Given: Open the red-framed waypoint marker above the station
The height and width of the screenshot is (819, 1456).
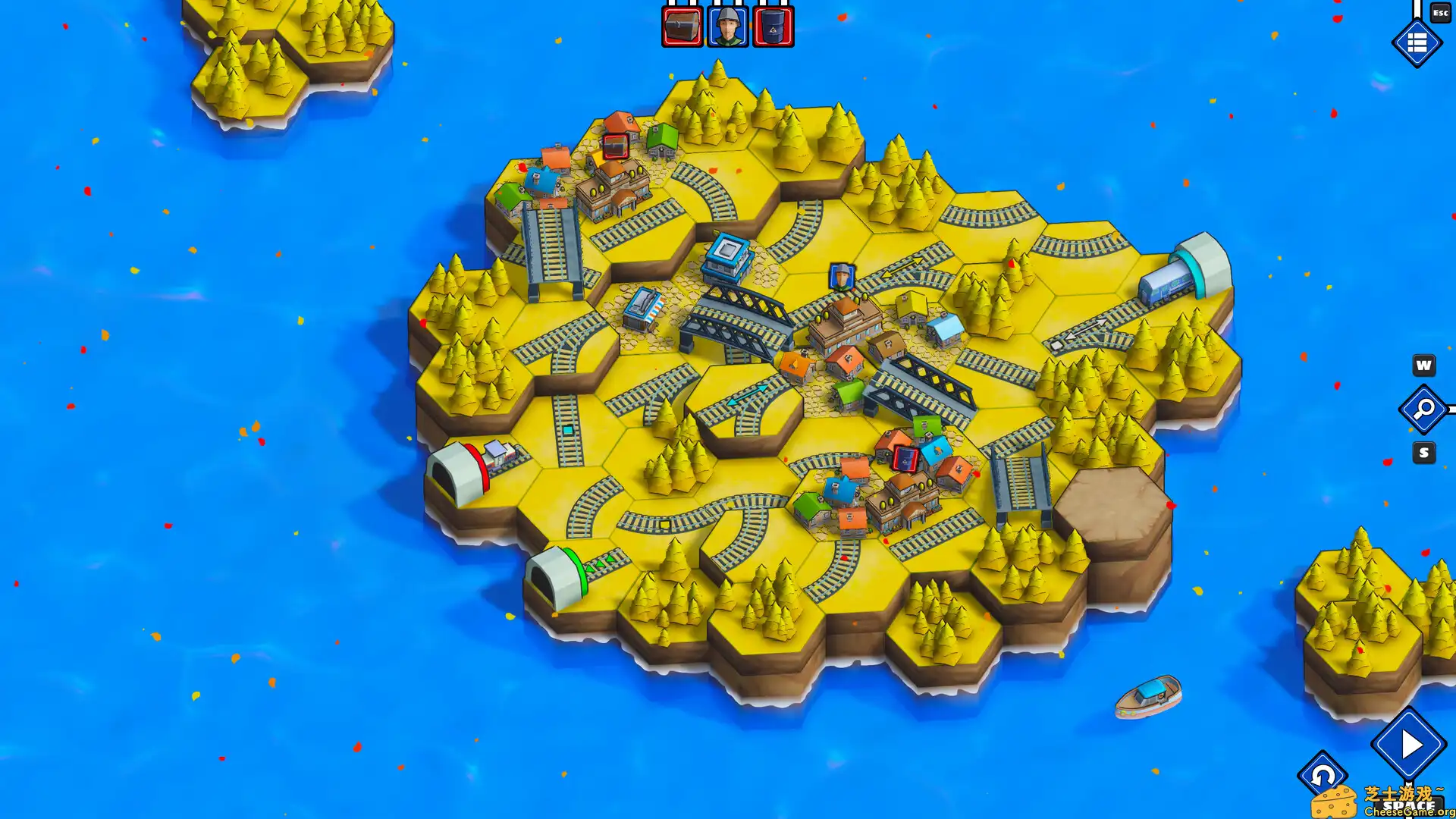Looking at the screenshot, I should coord(616,146).
